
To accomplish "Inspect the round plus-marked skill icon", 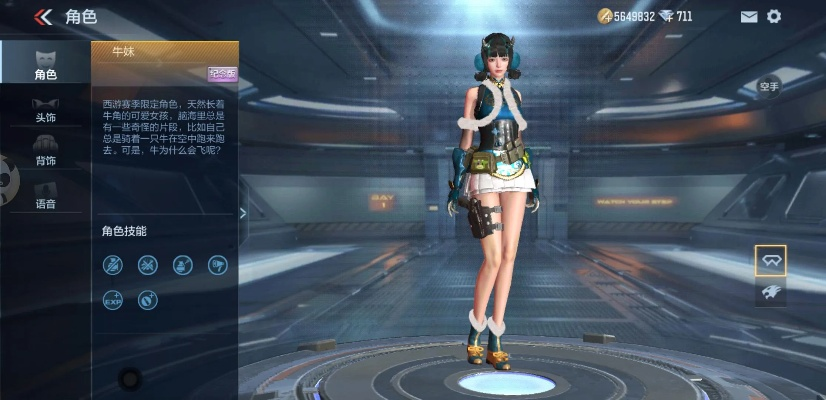I will [148, 299].
